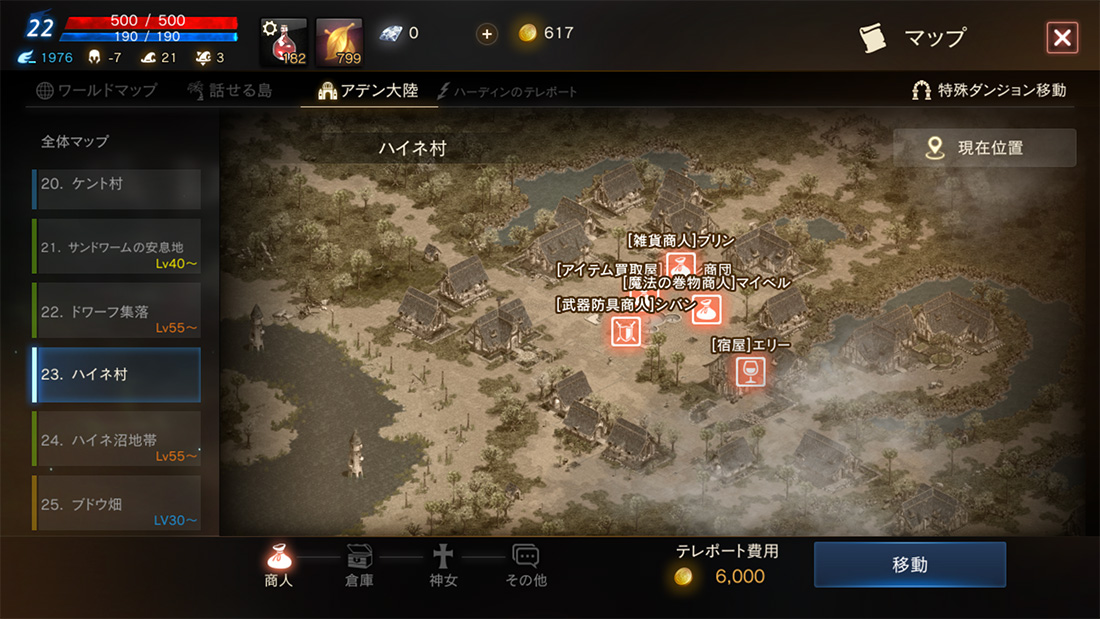Select the アデン大陸 tab
1100x619 pixels.
coord(368,90)
